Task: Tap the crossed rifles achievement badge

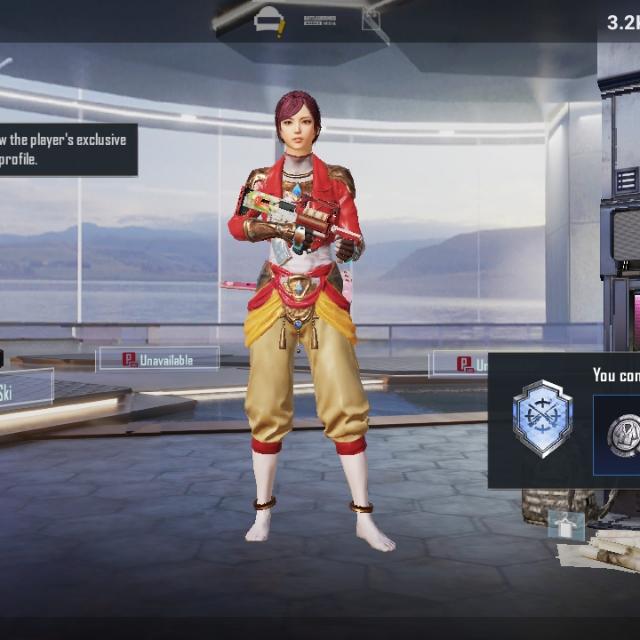Action: (542, 418)
